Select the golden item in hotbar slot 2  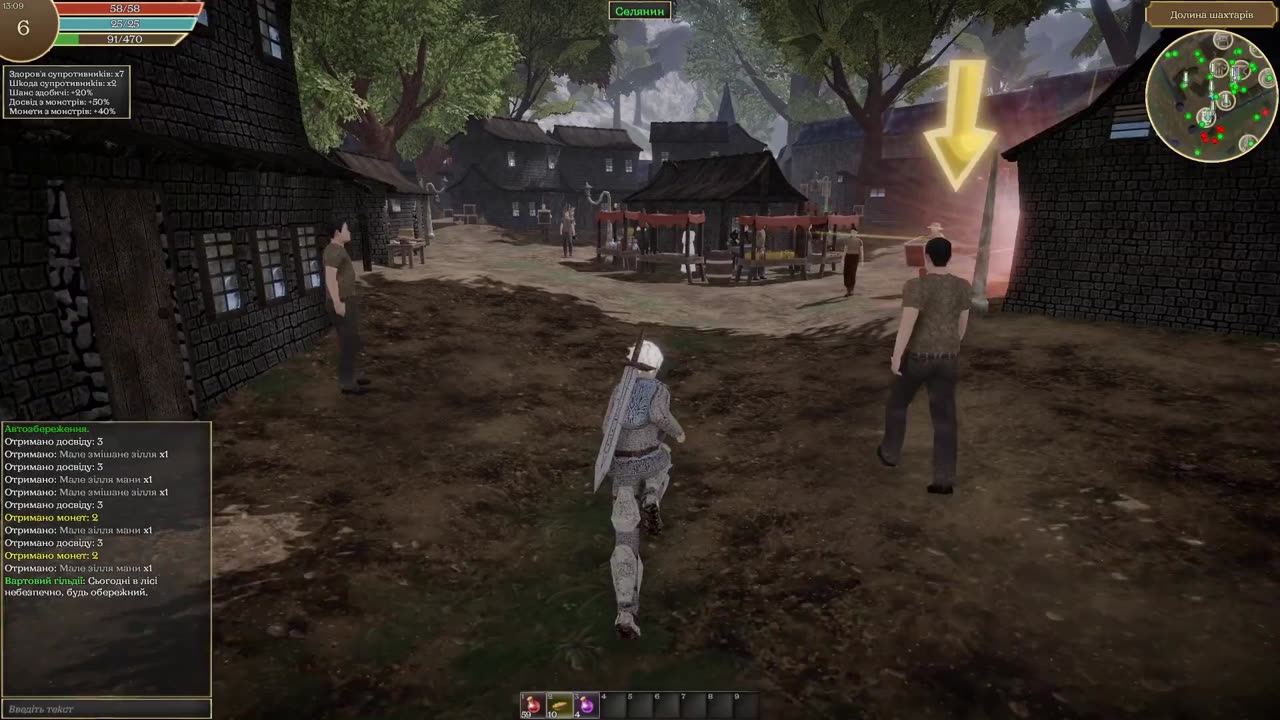(x=559, y=704)
